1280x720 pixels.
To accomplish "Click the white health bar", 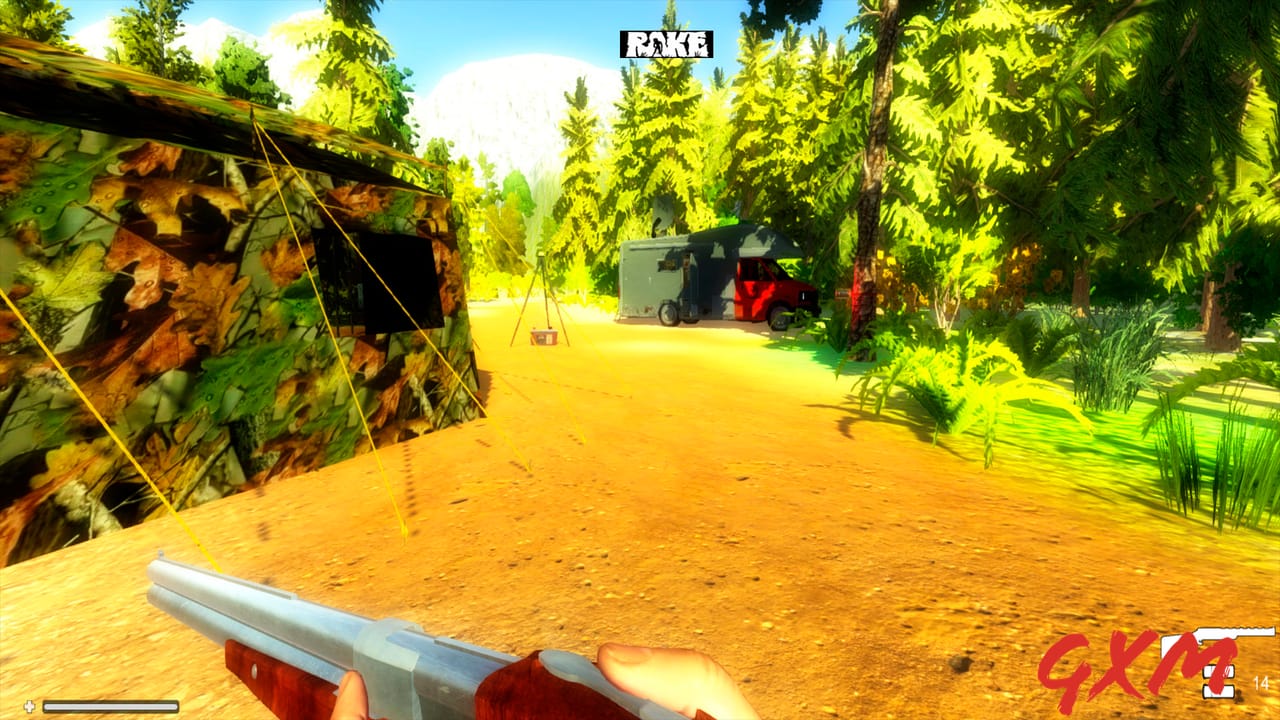I will pyautogui.click(x=110, y=706).
